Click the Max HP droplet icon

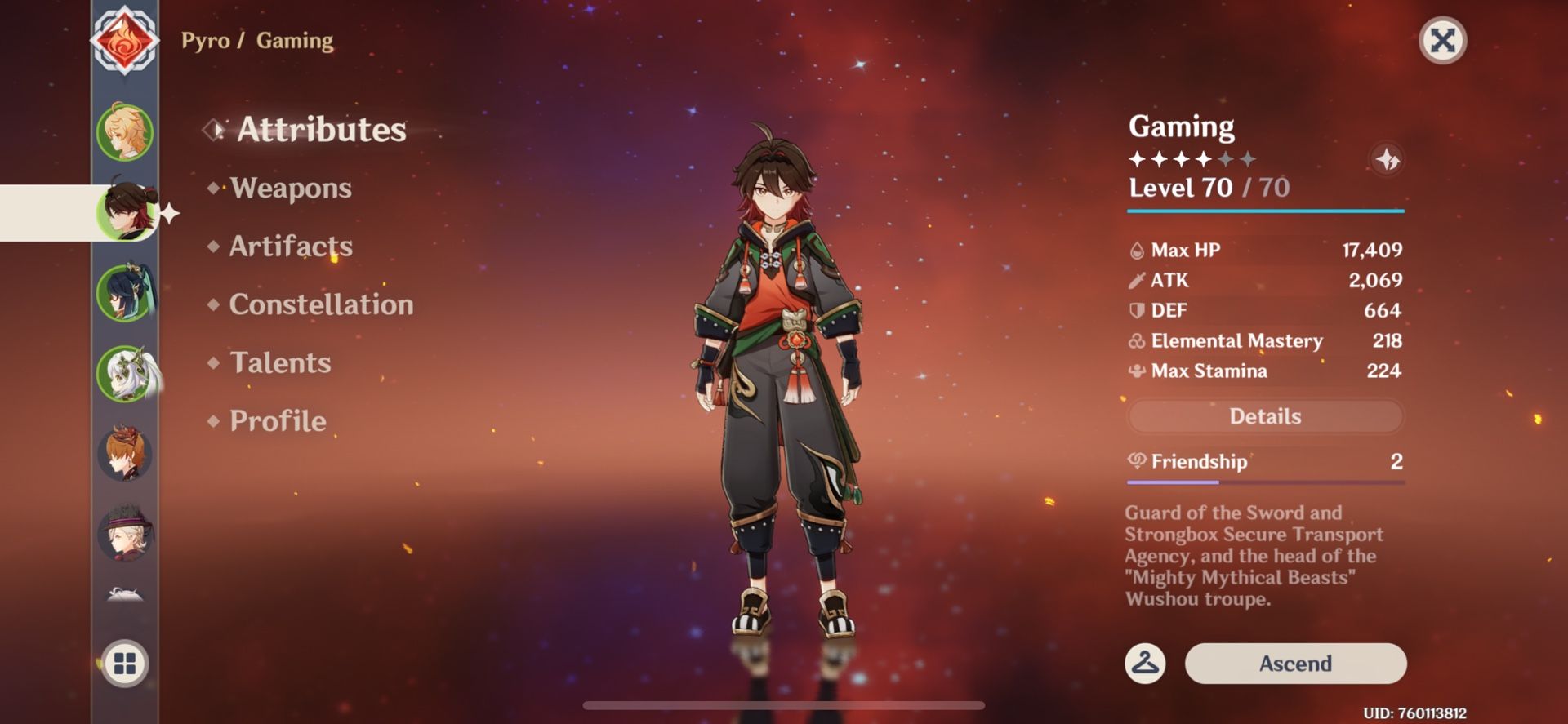point(1136,250)
